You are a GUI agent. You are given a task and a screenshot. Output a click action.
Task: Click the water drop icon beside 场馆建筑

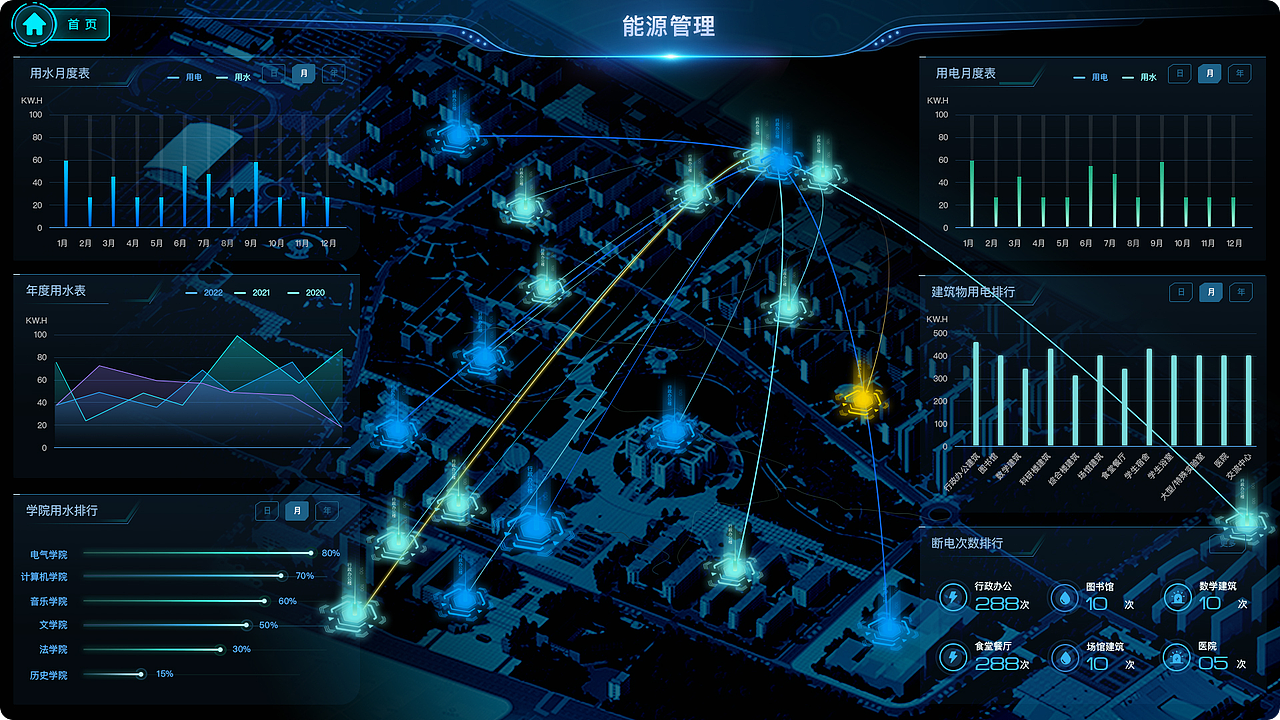(x=1063, y=657)
